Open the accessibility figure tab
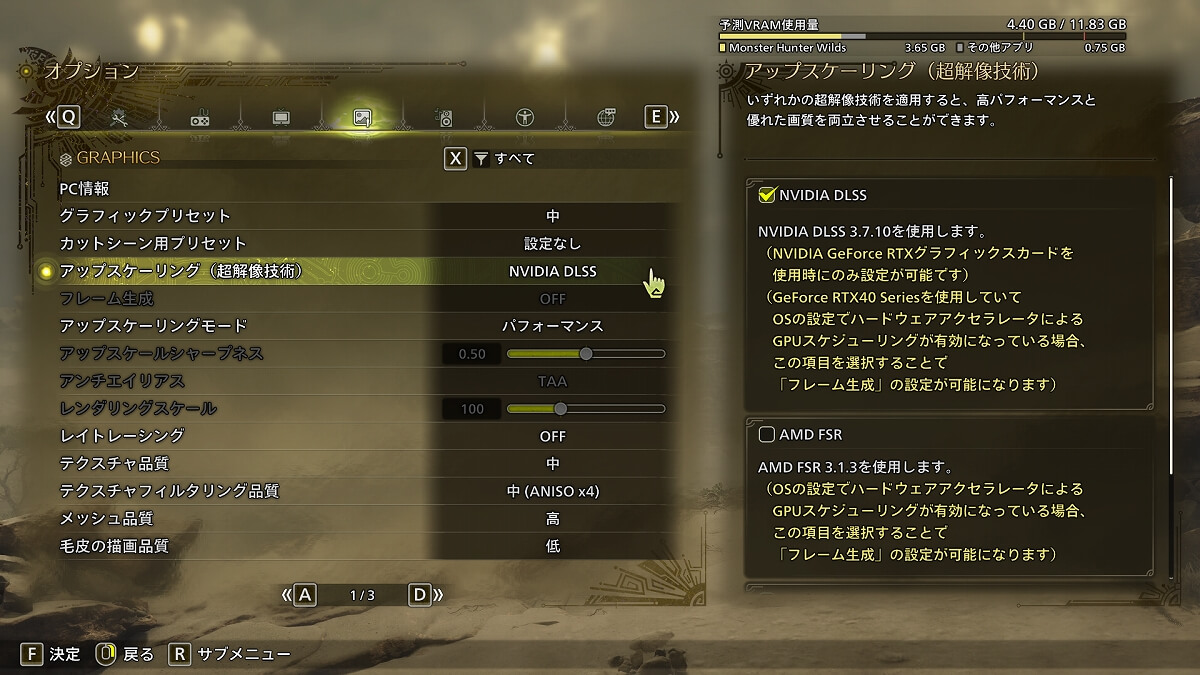 pos(525,118)
